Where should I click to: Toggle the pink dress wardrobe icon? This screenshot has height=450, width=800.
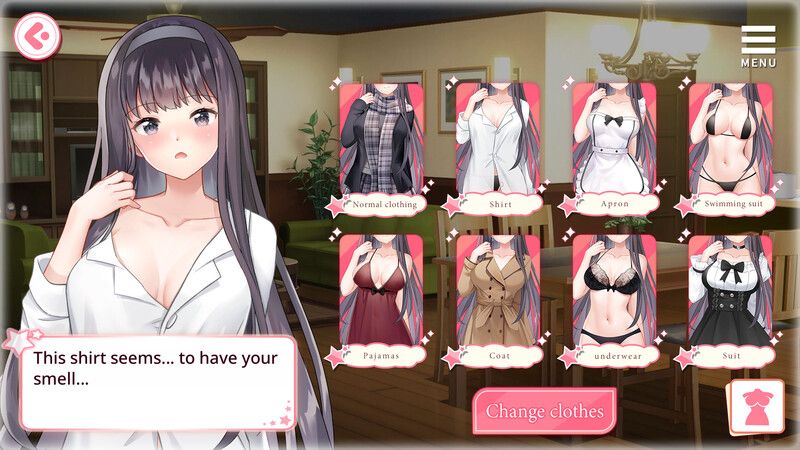[x=756, y=407]
